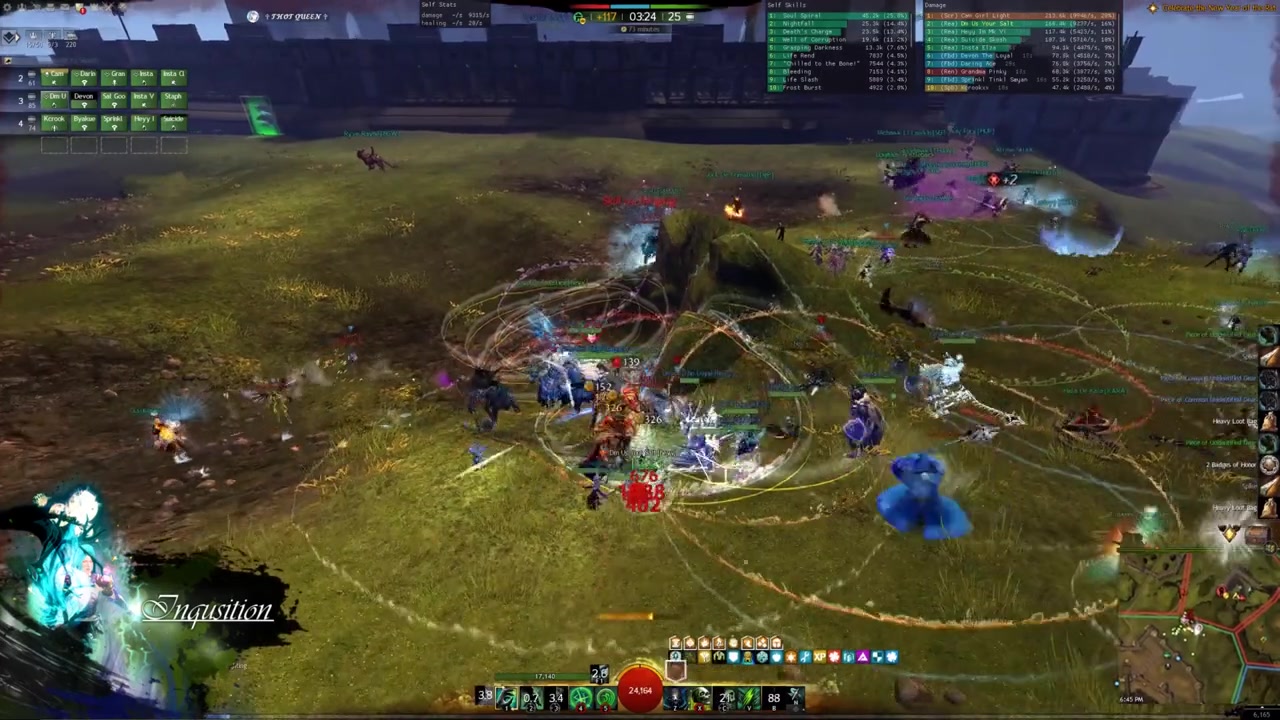The height and width of the screenshot is (720, 1280).
Task: Select squad member Byakue in the squad panel
Action: [x=84, y=121]
